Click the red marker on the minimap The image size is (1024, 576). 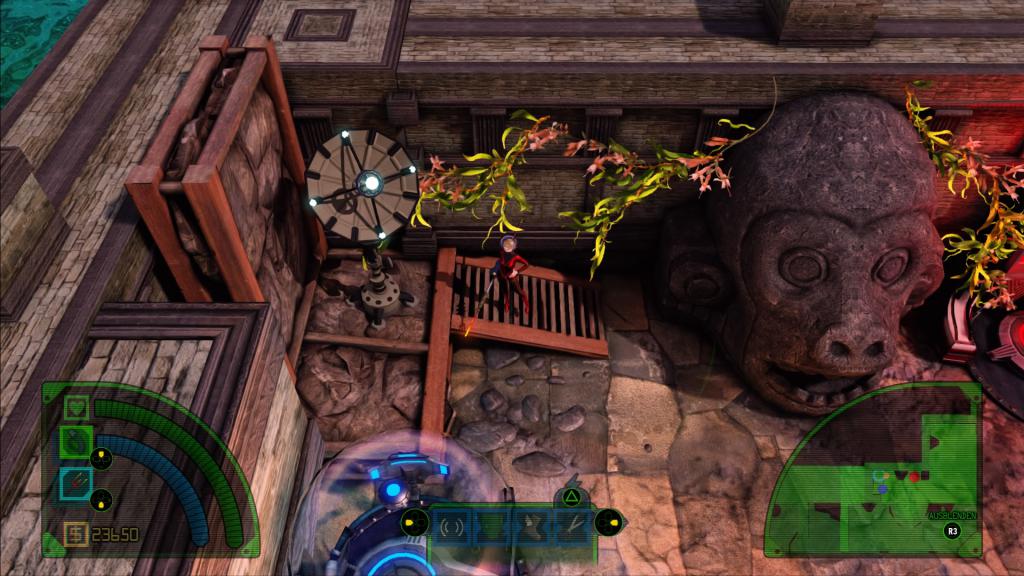(x=913, y=476)
